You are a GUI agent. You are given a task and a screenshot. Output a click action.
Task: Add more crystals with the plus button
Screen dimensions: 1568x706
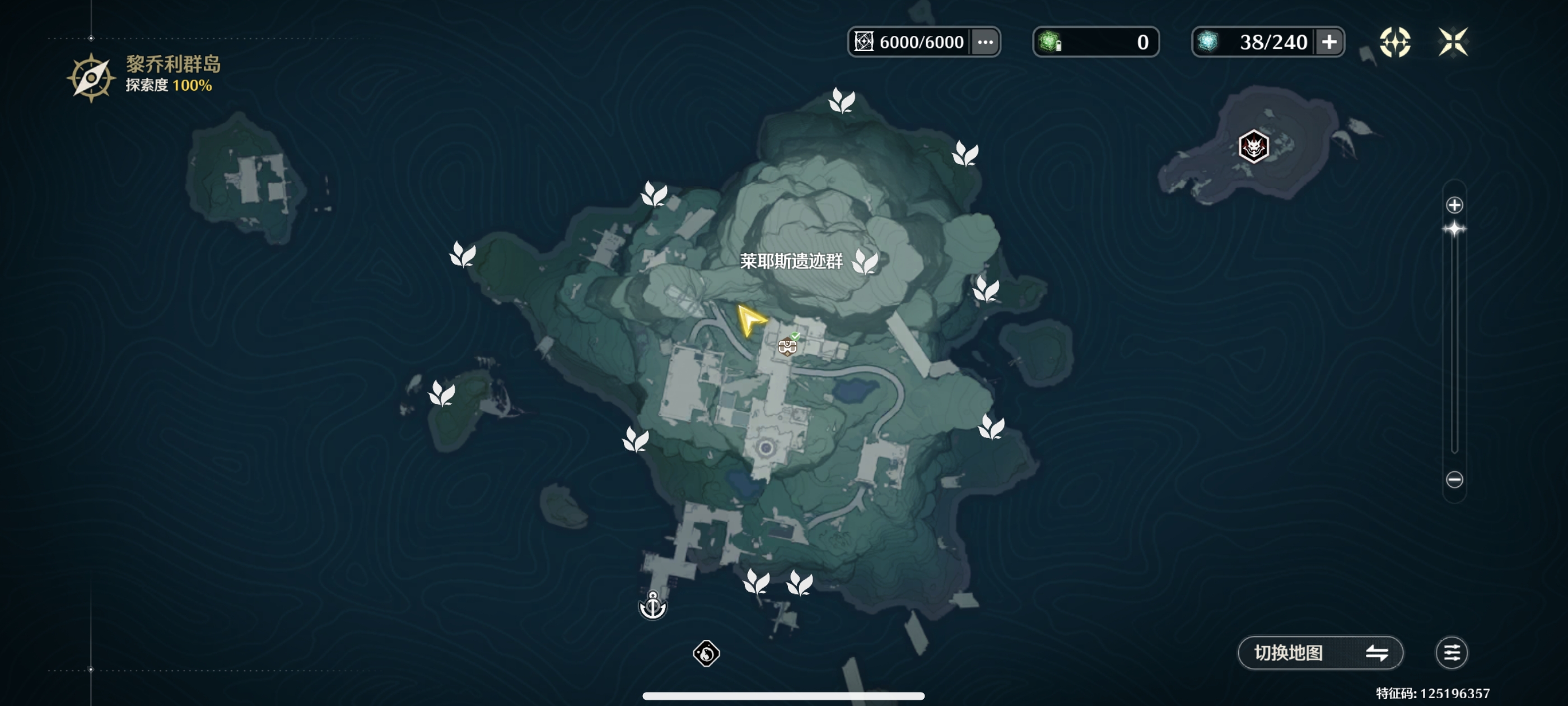pyautogui.click(x=1329, y=42)
